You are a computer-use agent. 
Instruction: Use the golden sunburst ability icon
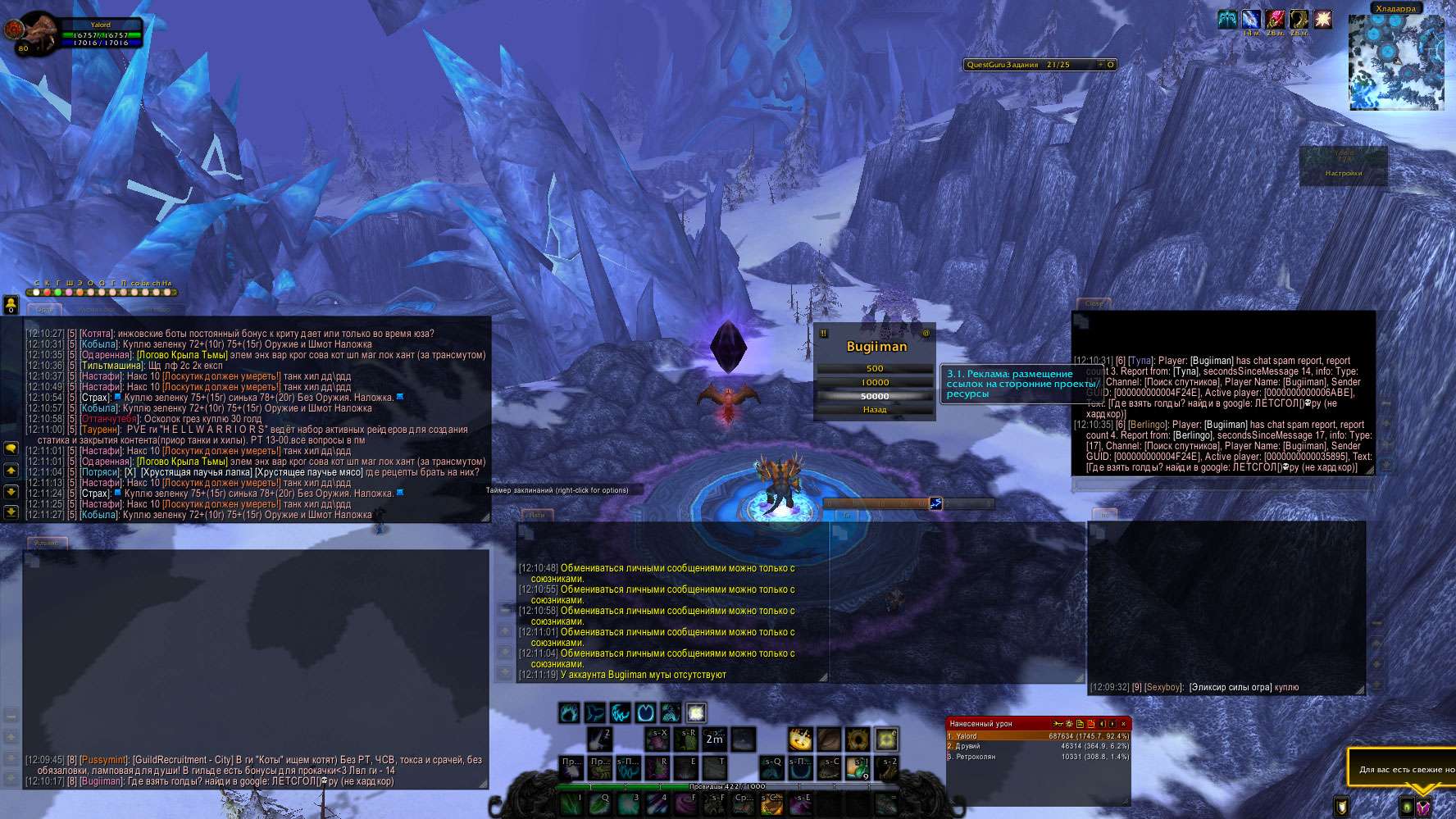pyautogui.click(x=800, y=739)
